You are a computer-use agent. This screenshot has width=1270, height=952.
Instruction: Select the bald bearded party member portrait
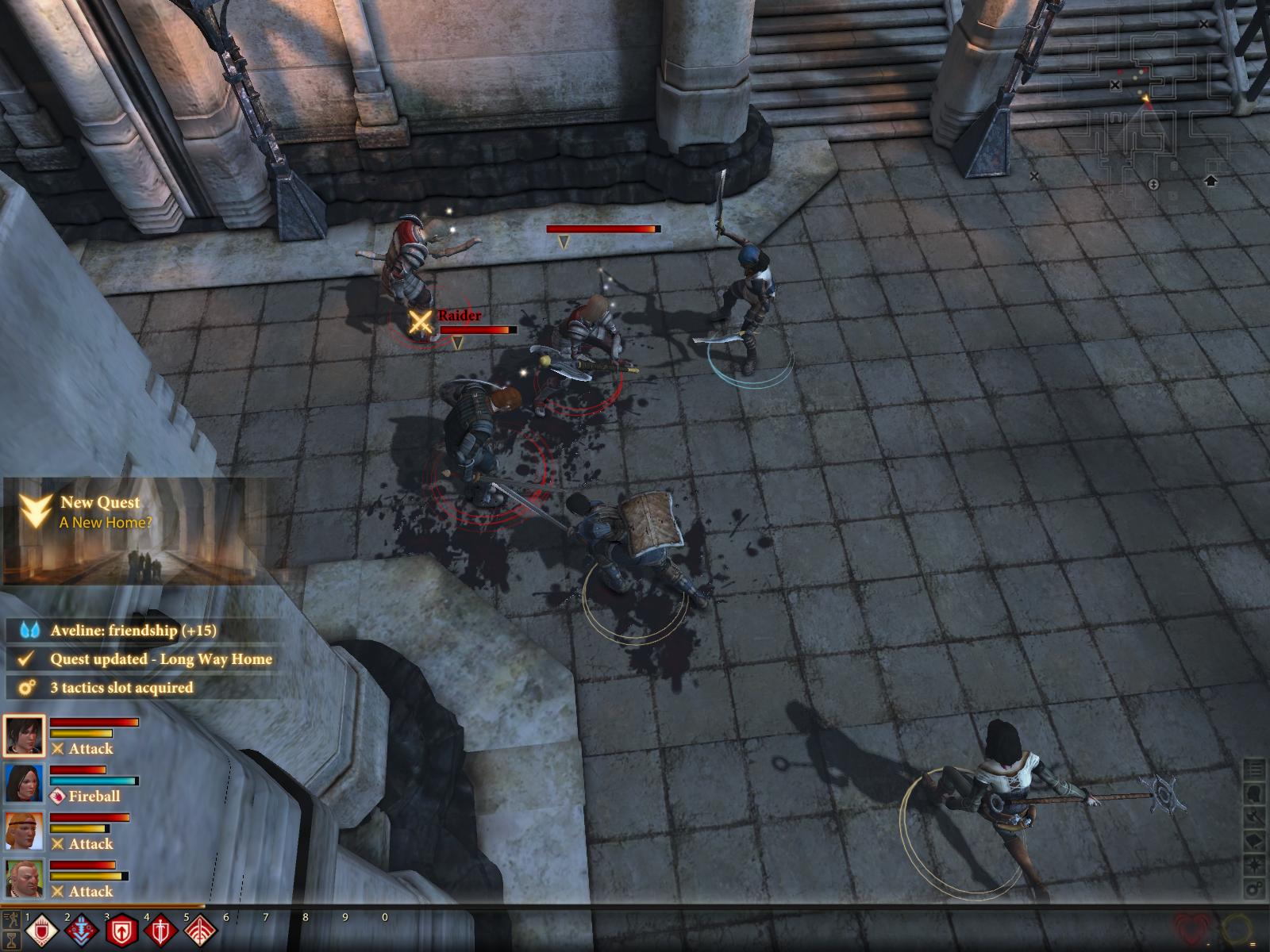click(x=24, y=878)
